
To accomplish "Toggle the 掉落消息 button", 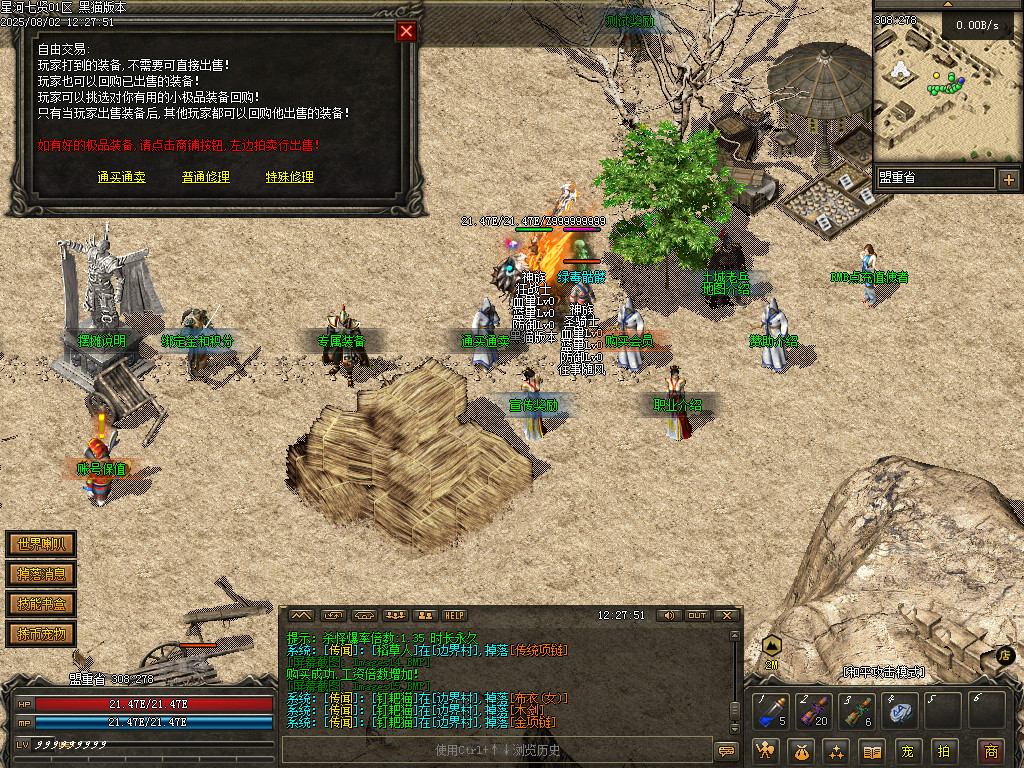I will (41, 574).
